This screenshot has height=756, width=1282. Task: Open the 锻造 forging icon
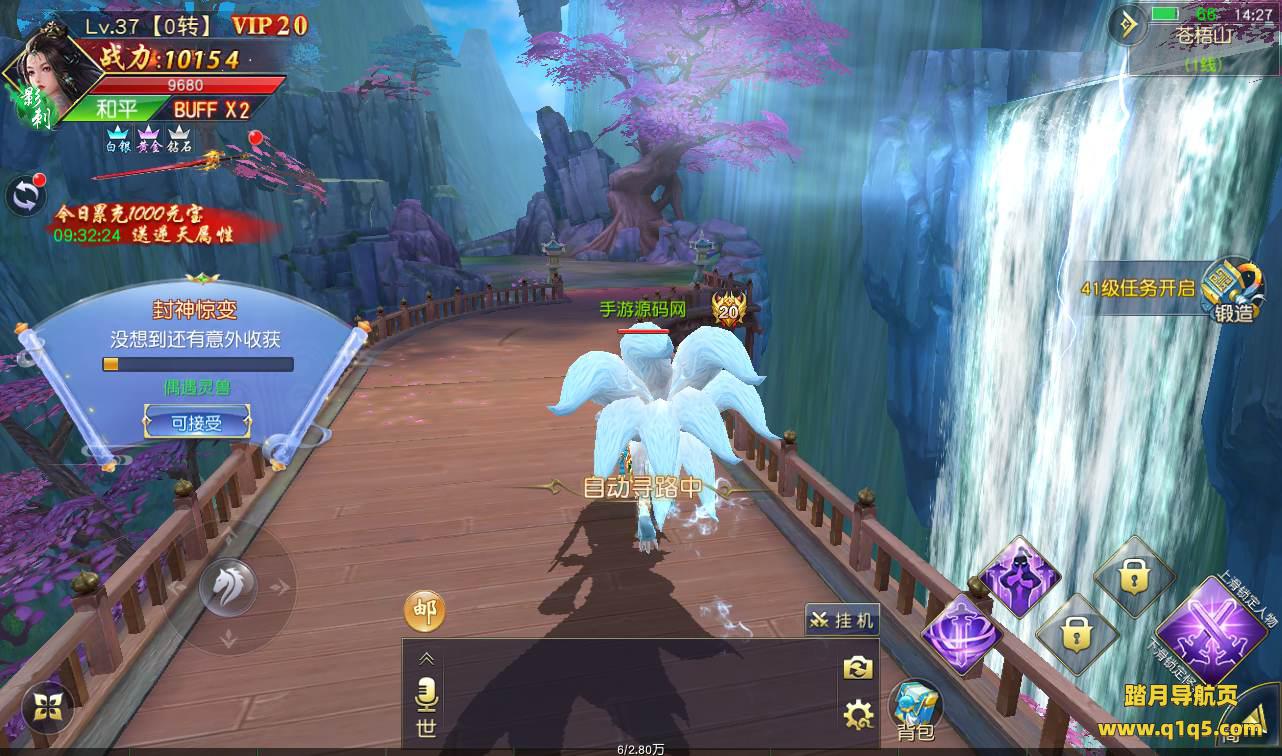pos(1233,289)
